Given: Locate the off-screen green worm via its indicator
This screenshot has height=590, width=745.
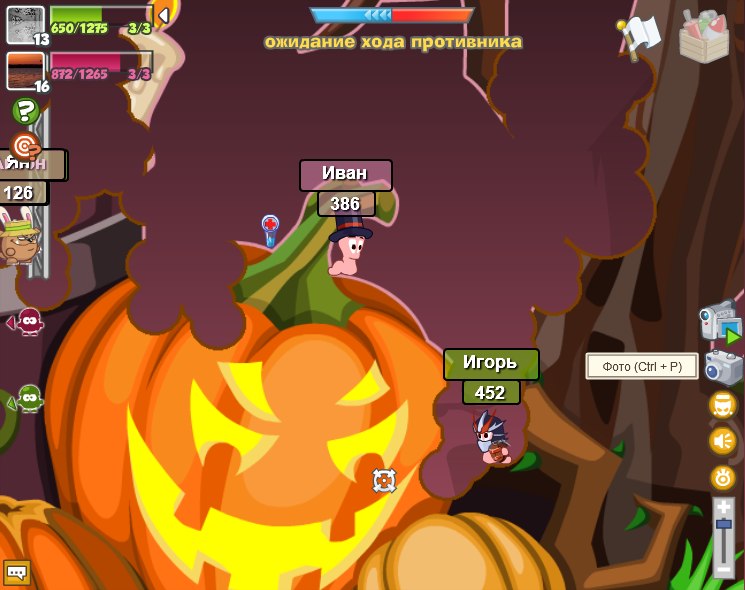Looking at the screenshot, I should click(28, 399).
